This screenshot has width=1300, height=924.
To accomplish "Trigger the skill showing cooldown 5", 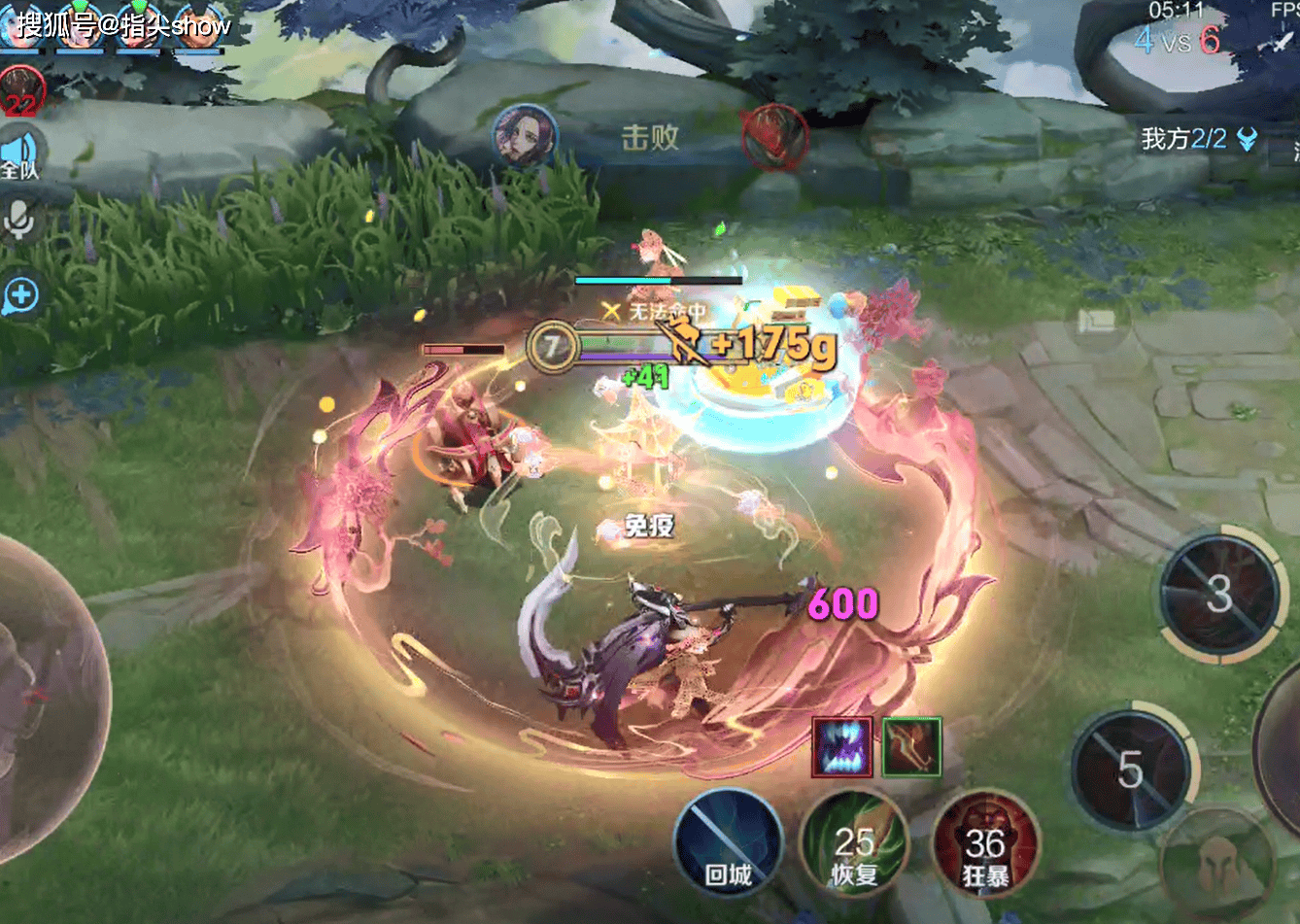I will (1131, 770).
